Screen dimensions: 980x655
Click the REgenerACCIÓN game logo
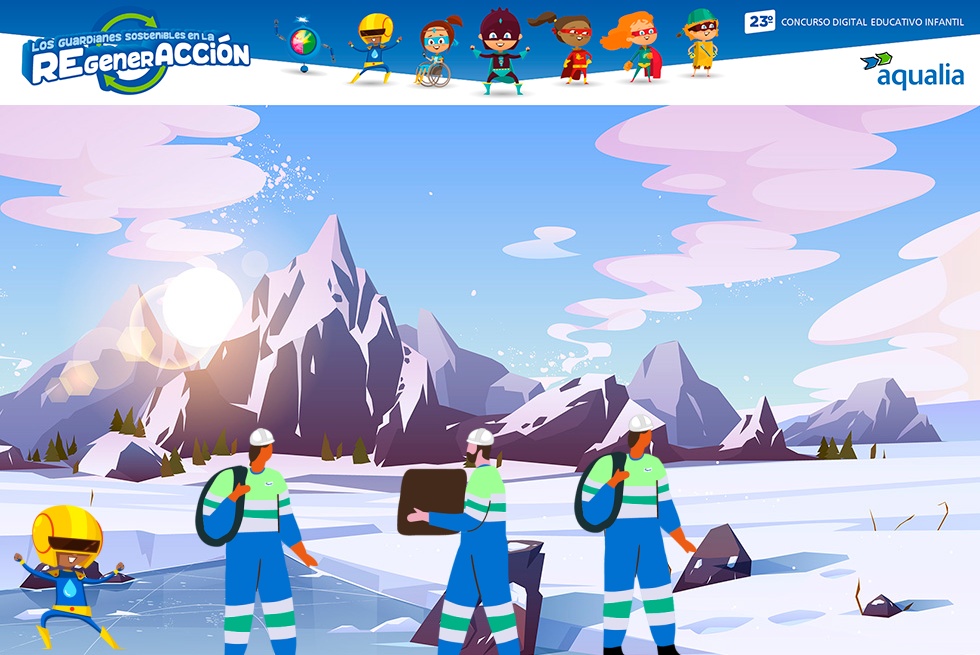[x=137, y=55]
